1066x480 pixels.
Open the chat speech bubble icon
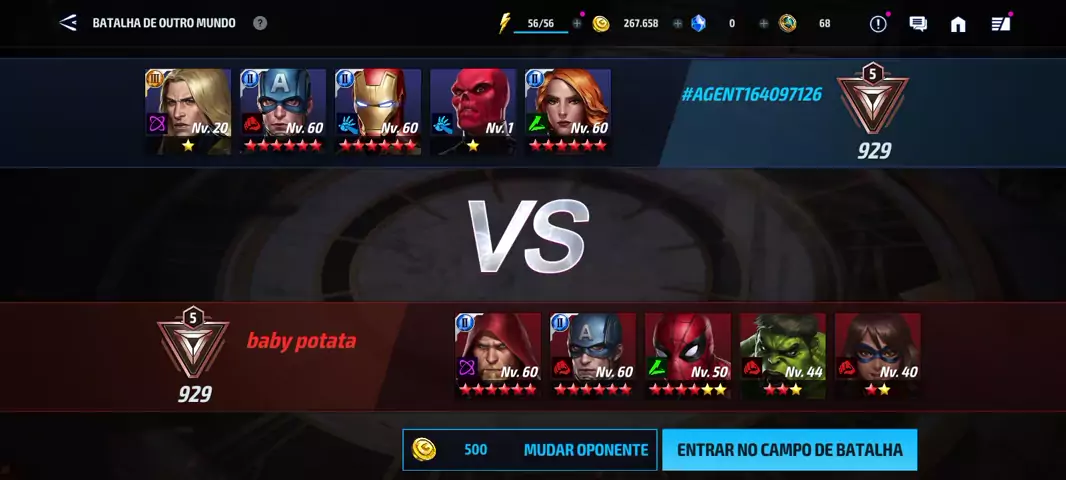pos(918,24)
